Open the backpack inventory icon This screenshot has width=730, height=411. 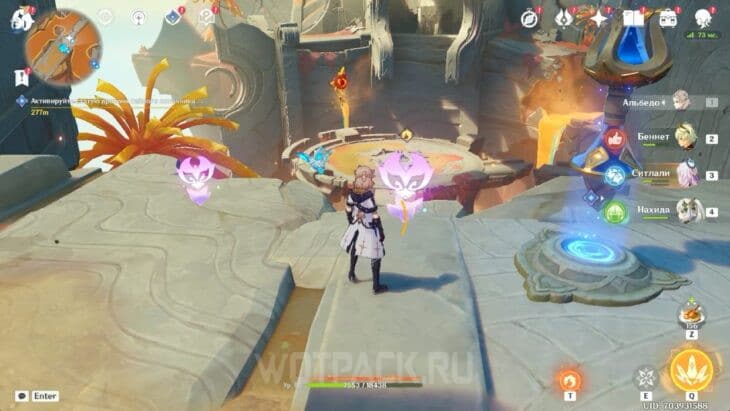(x=667, y=17)
